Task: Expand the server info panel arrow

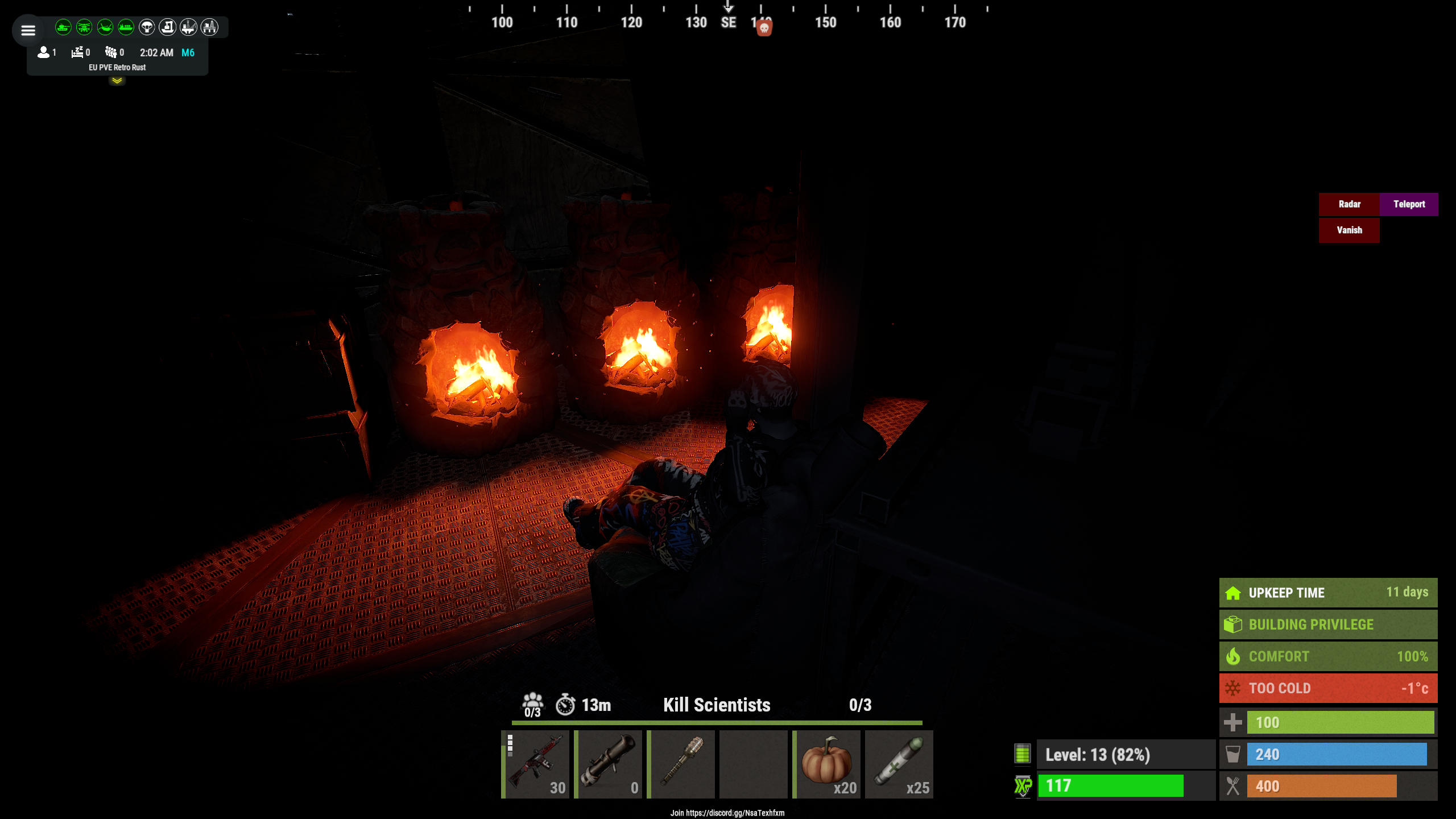Action: pyautogui.click(x=117, y=81)
